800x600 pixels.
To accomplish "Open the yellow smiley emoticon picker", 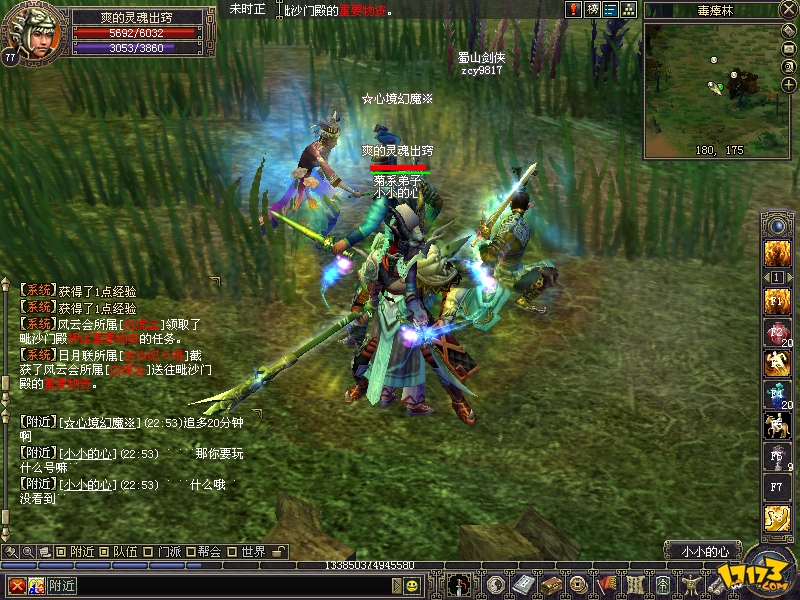I will tap(411, 585).
